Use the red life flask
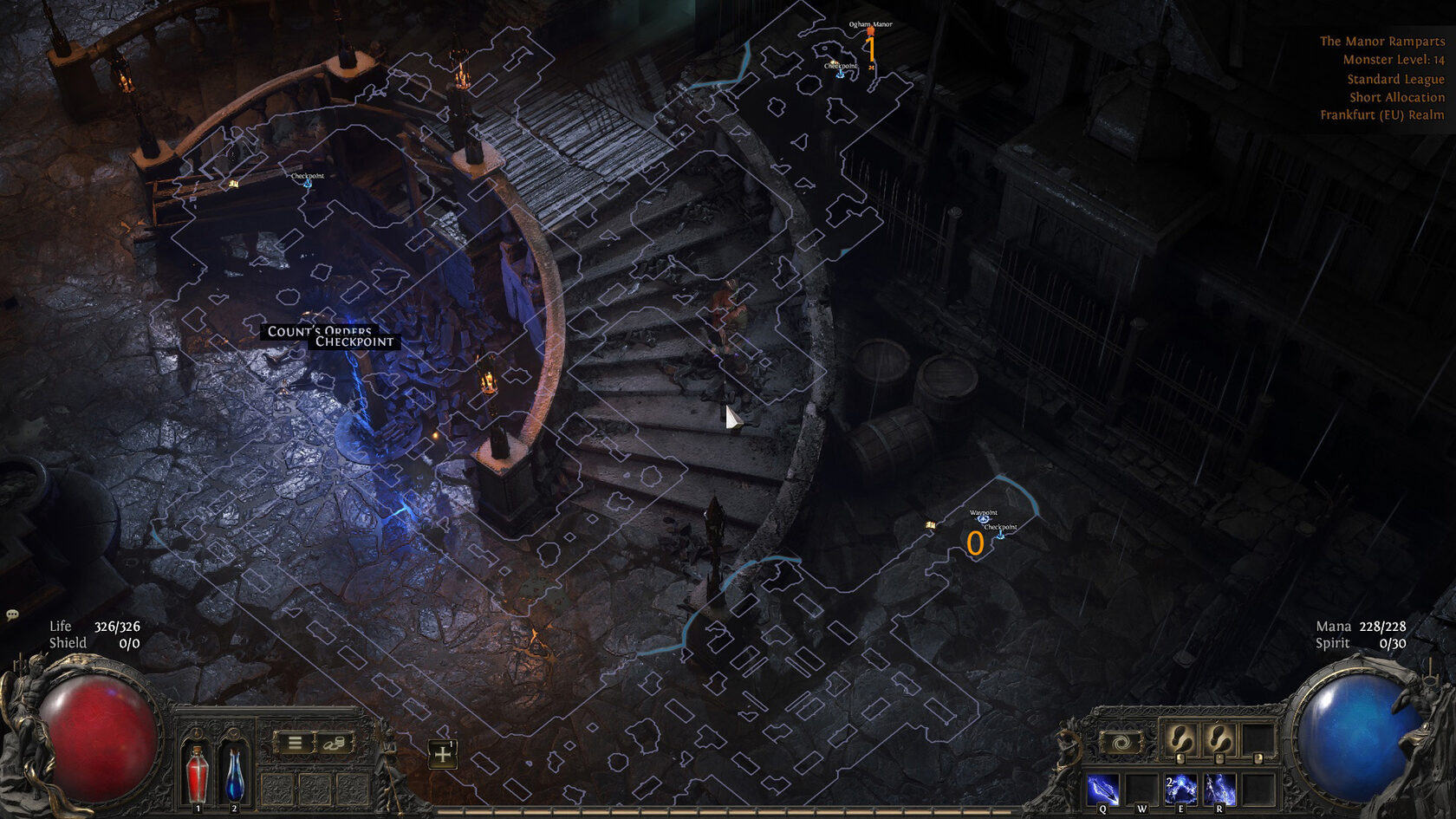Image resolution: width=1456 pixels, height=819 pixels. (198, 773)
